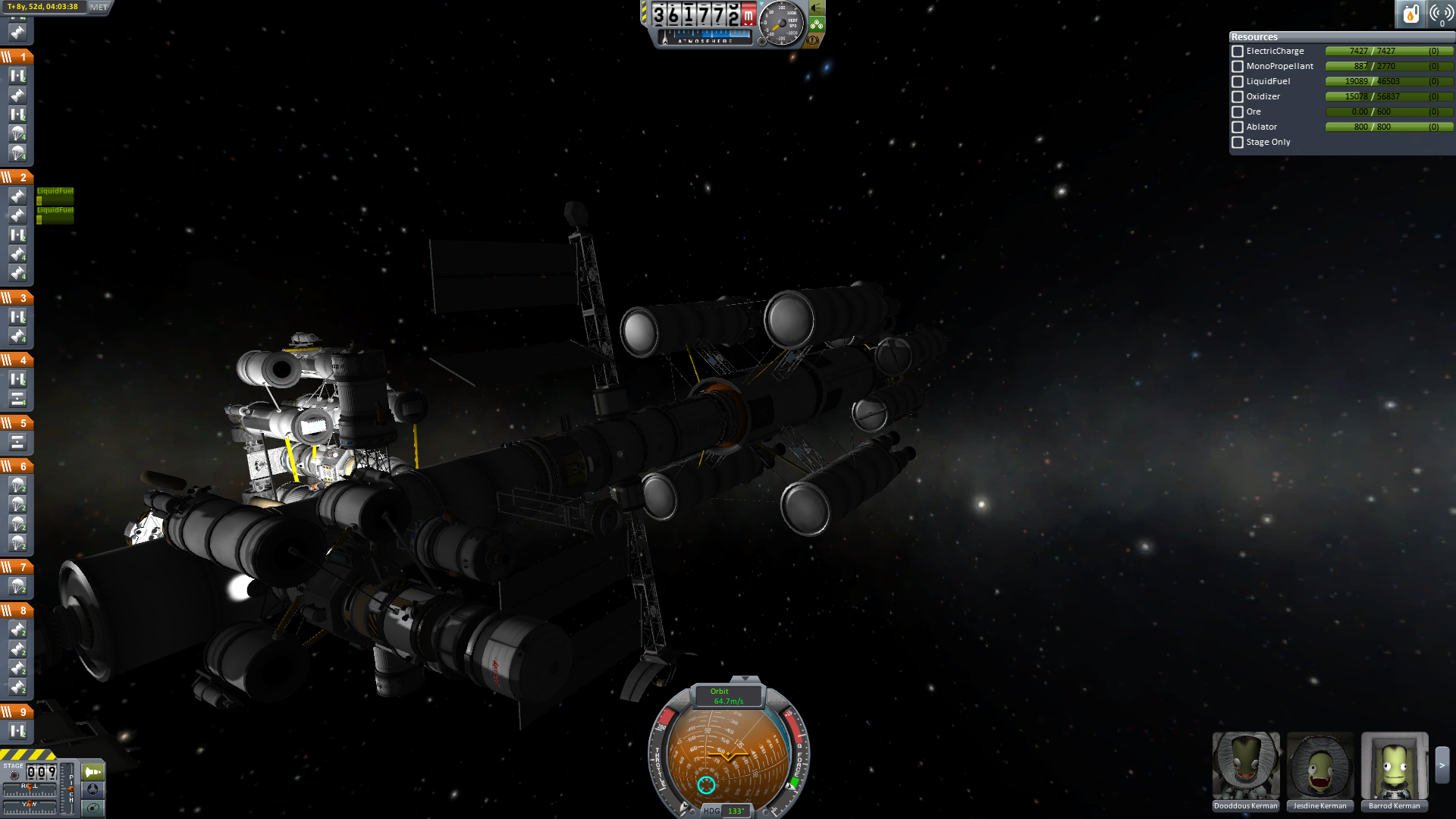1456x819 pixels.
Task: Toggle the Ablator checkbox
Action: [x=1238, y=127]
